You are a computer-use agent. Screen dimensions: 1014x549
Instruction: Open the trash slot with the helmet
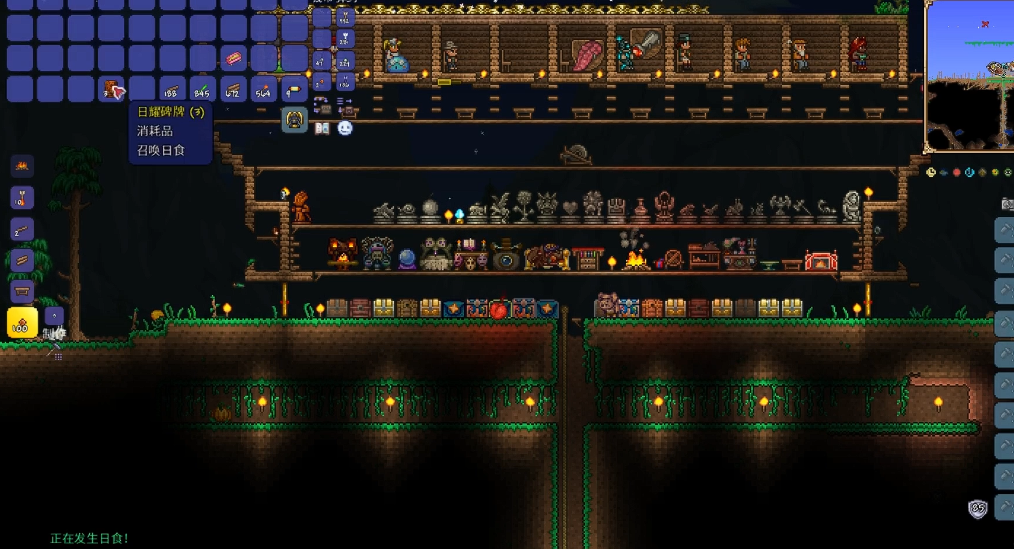(x=295, y=120)
